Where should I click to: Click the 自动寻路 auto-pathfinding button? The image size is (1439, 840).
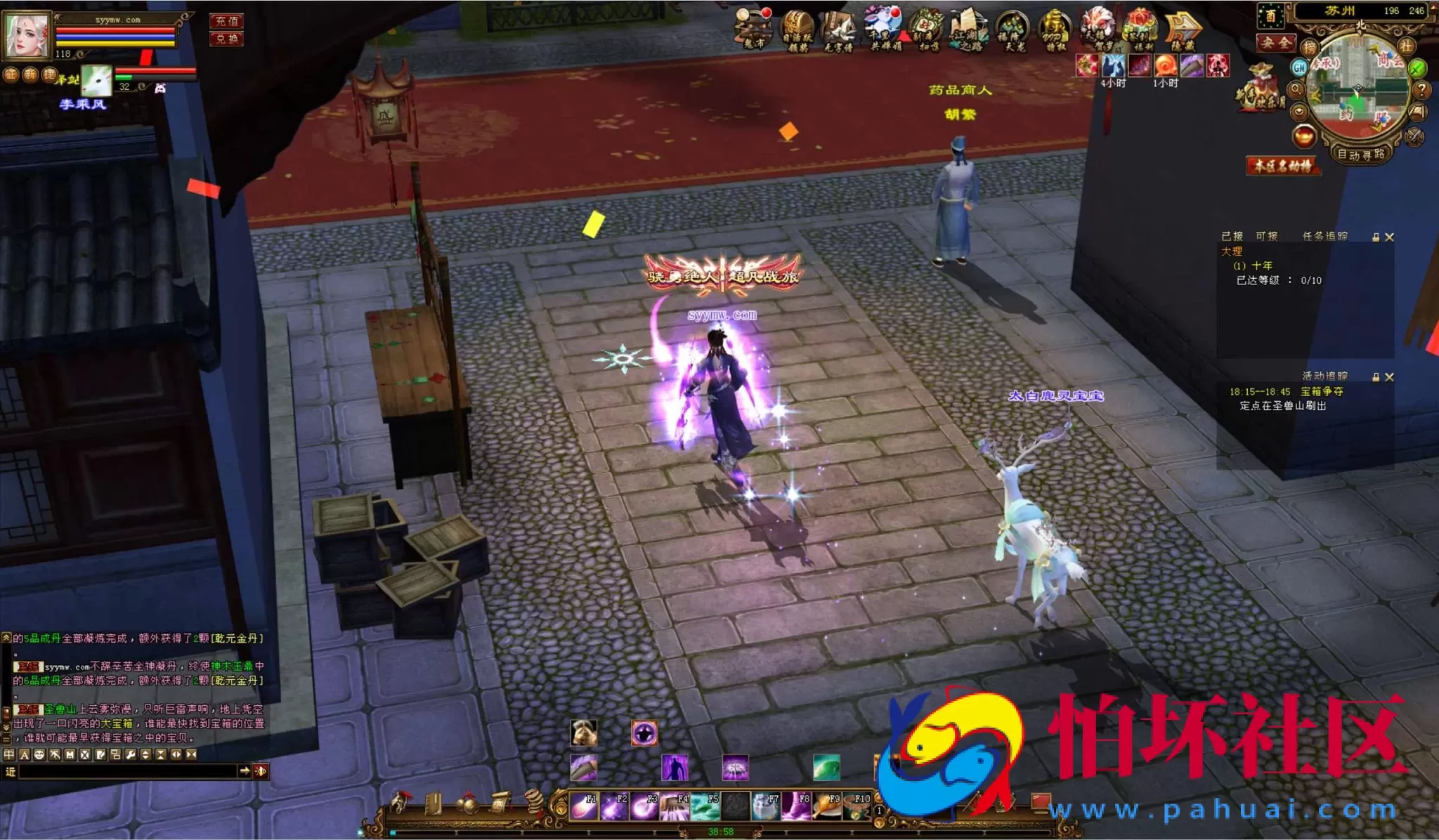(1360, 154)
